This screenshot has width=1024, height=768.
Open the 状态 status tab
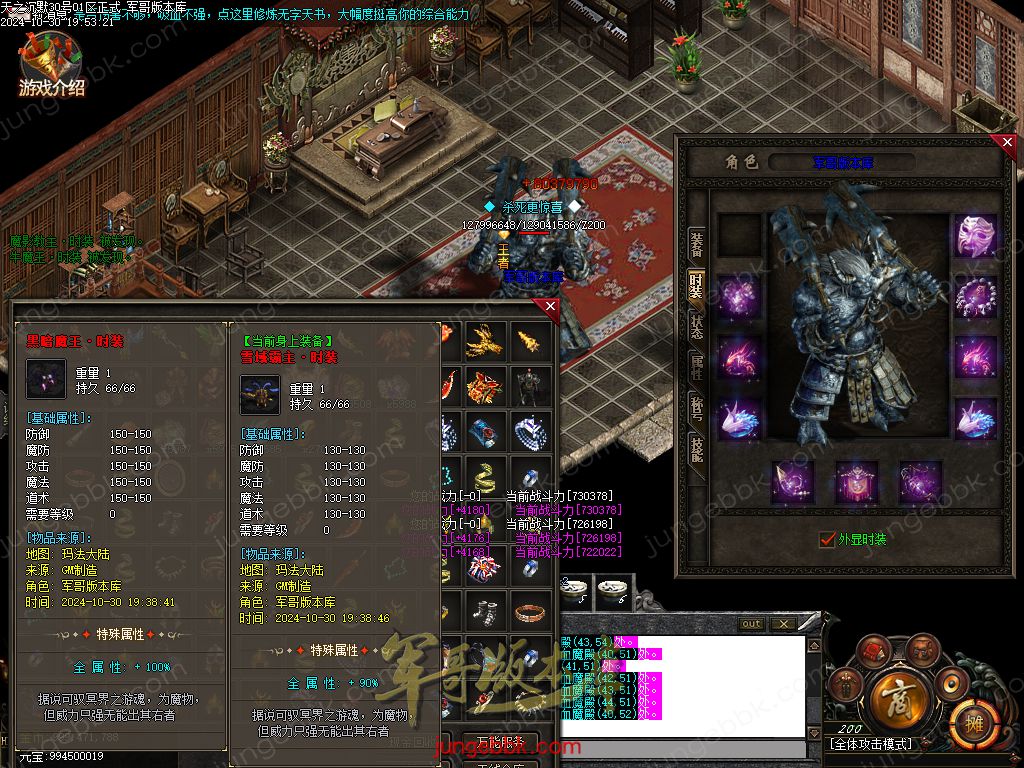point(696,325)
